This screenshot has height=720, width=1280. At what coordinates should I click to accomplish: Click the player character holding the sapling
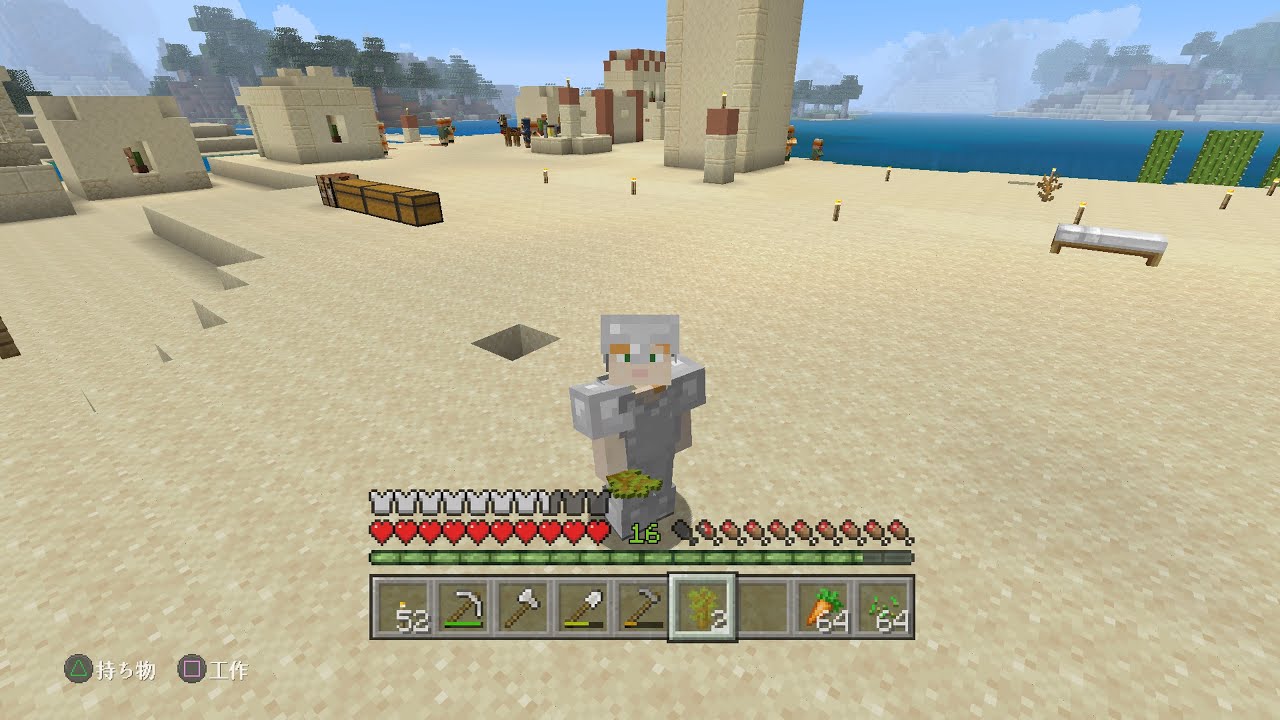pos(640,400)
